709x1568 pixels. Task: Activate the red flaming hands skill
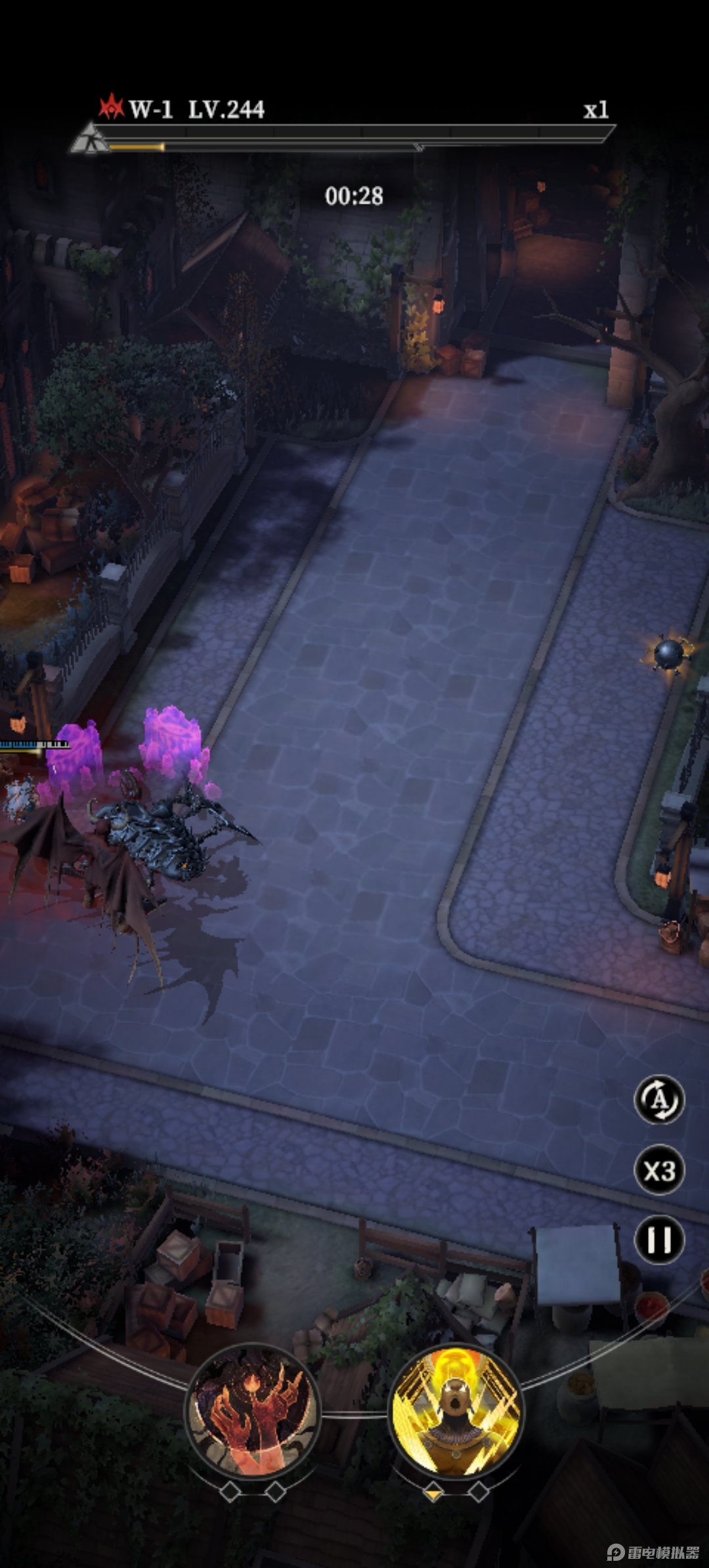point(253,1409)
